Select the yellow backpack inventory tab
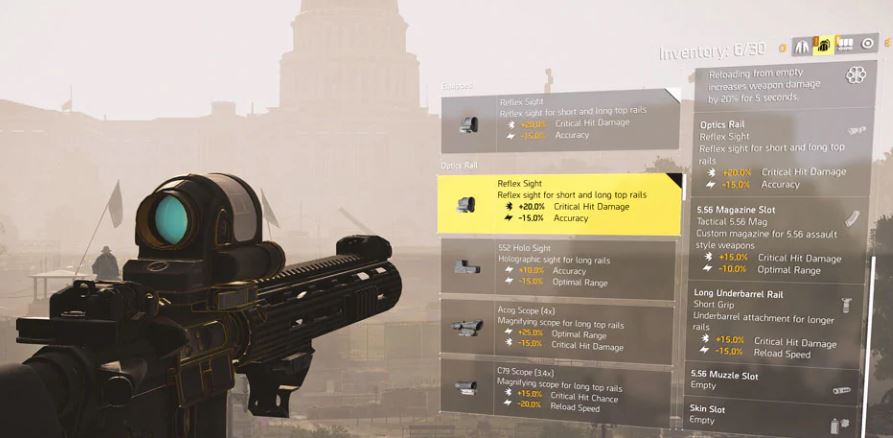893x438 pixels. point(823,45)
